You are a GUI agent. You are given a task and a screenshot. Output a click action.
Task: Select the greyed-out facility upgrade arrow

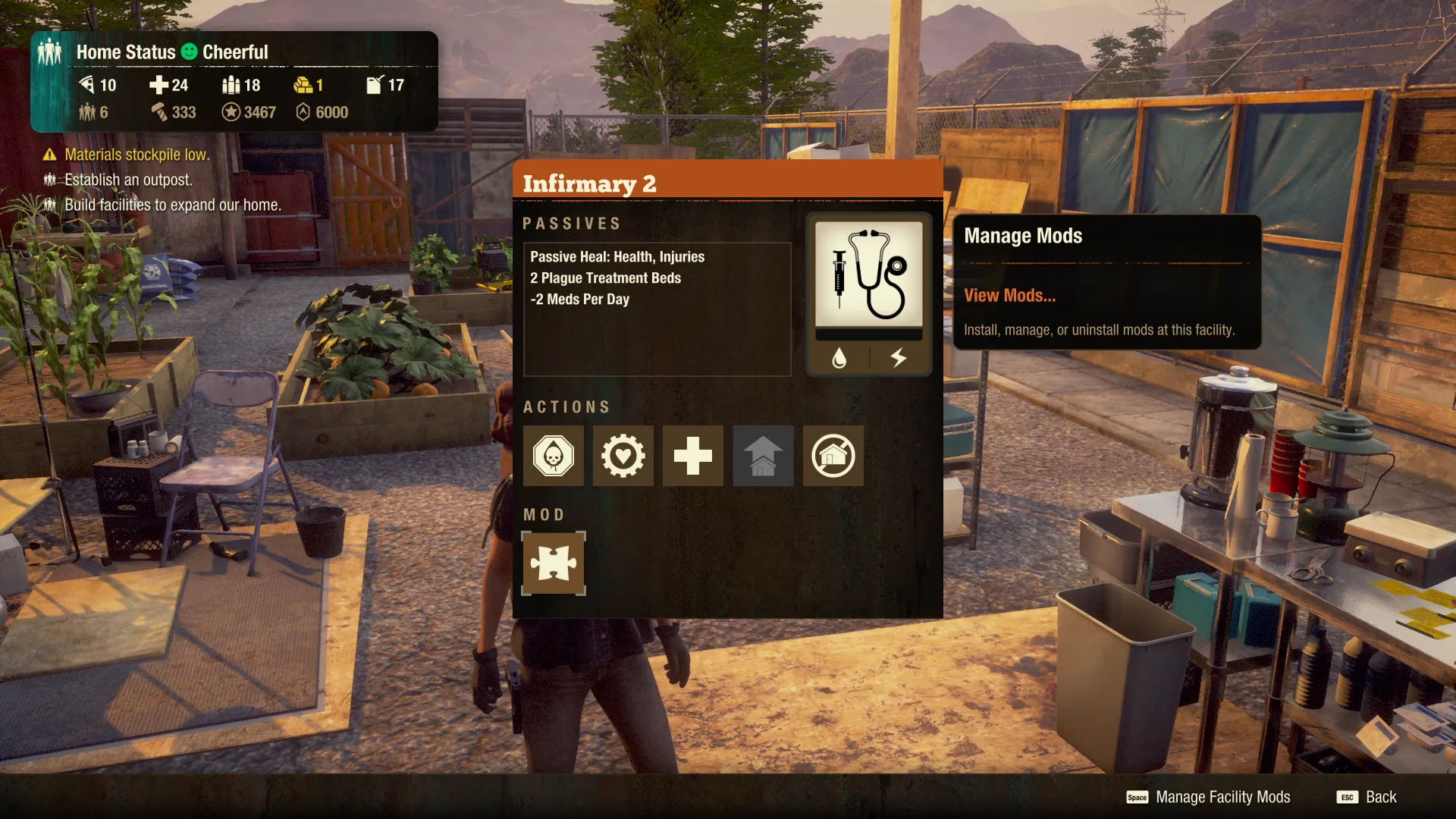coord(763,456)
